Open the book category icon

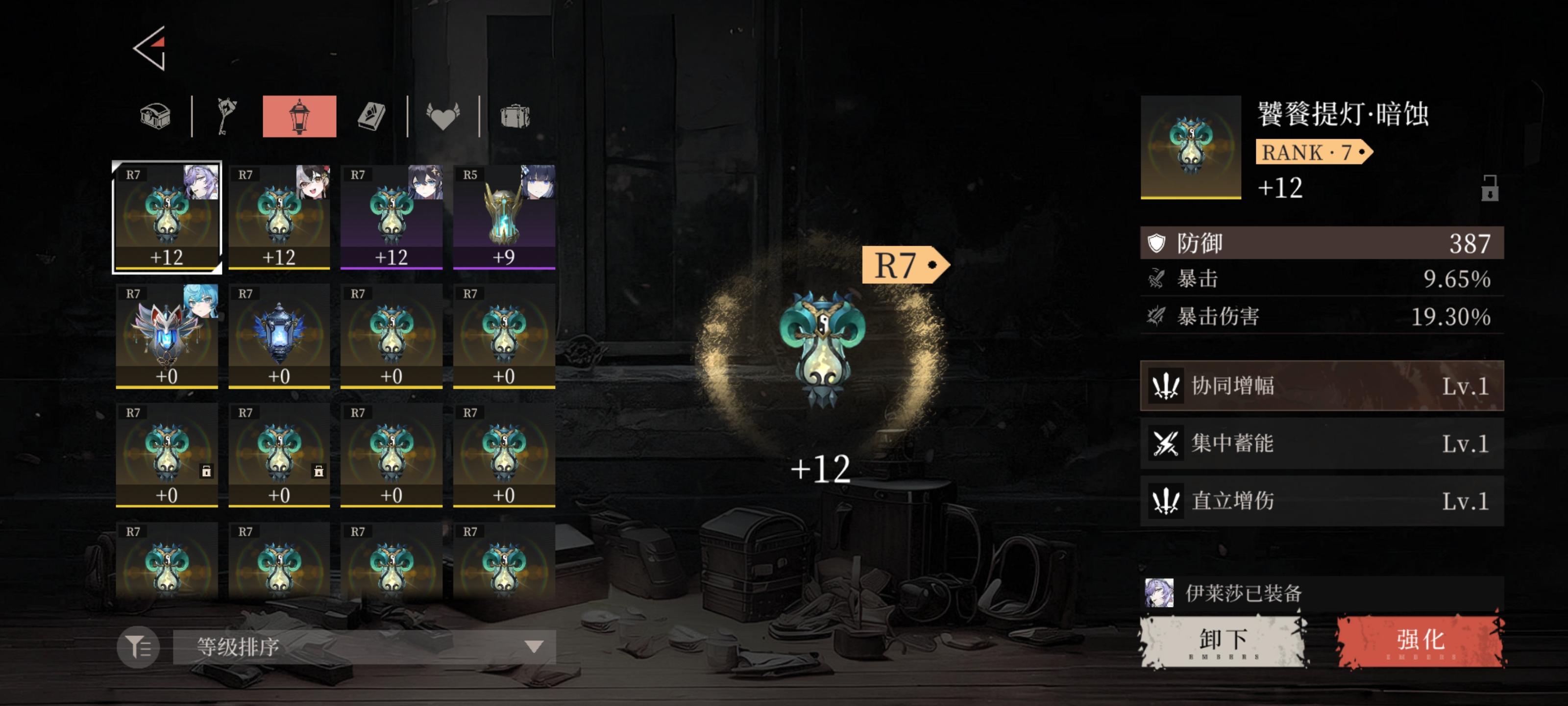tap(372, 116)
